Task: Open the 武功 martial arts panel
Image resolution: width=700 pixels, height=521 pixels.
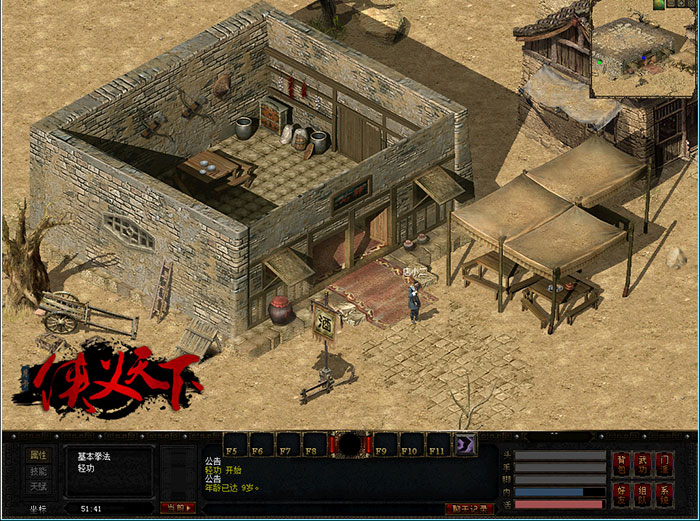Action: (x=642, y=463)
